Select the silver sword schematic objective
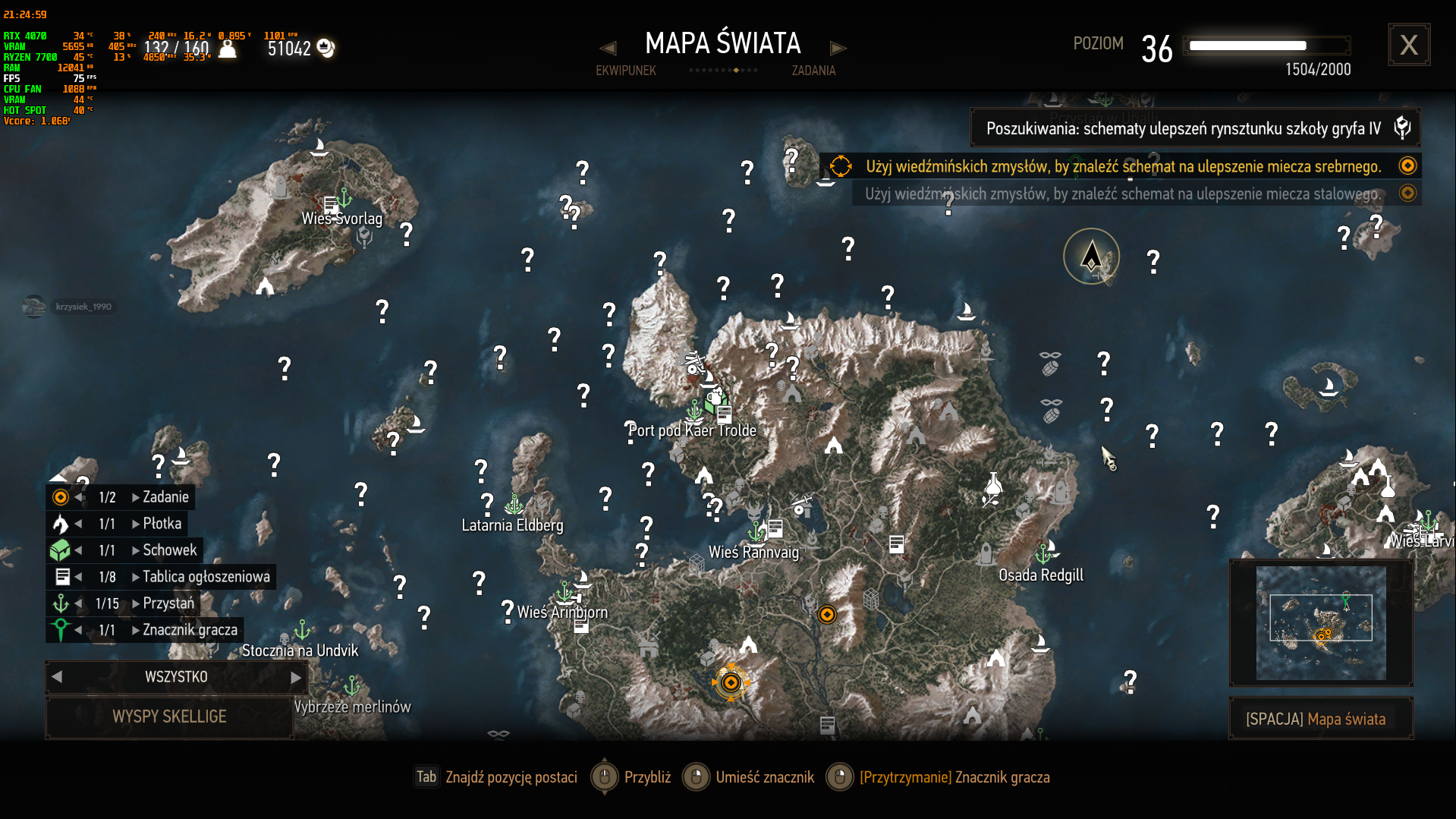This screenshot has height=819, width=1456. pos(1121,166)
